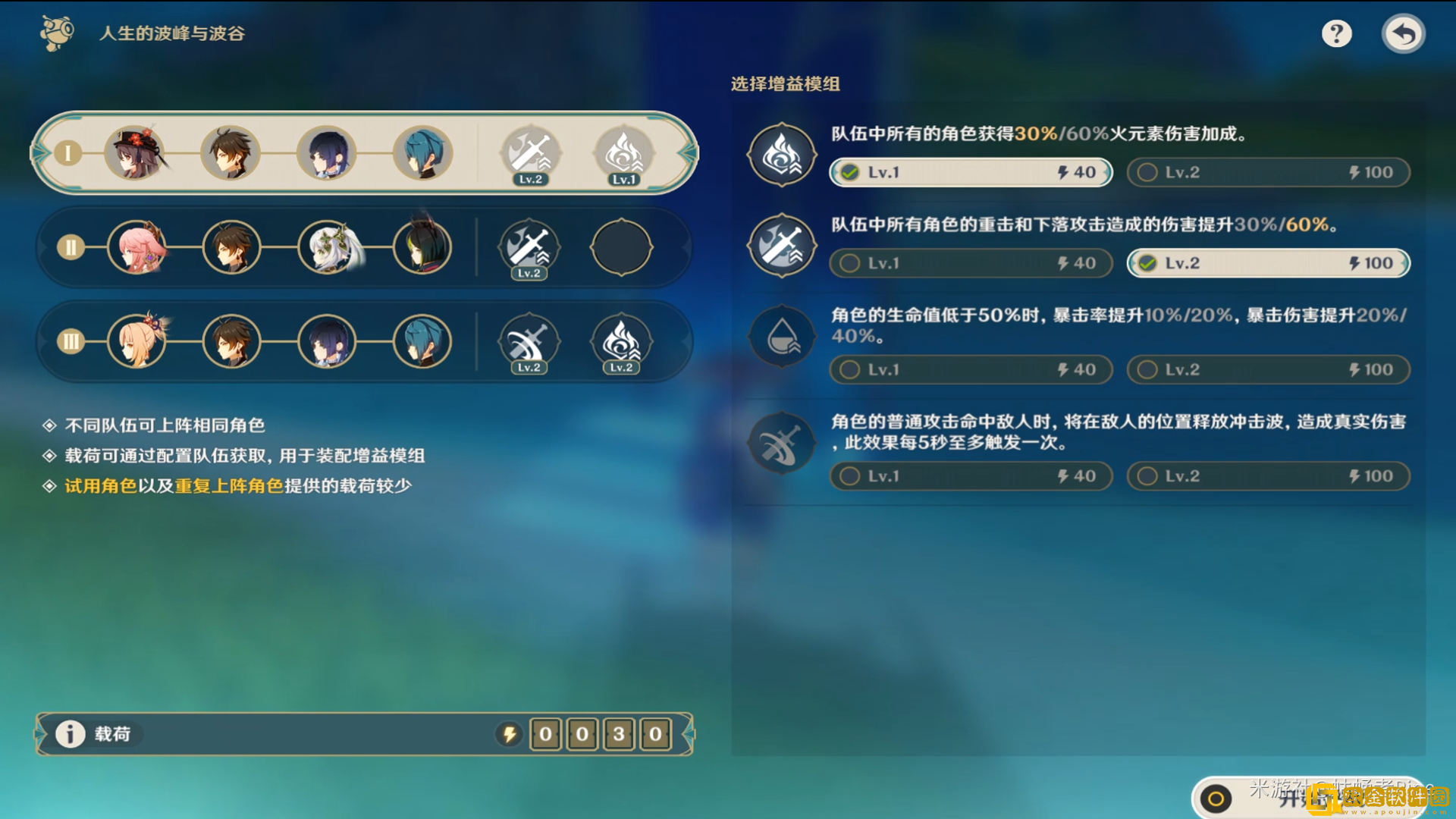The width and height of the screenshot is (1456, 819).
Task: Click the shockwave normal attack module icon
Action: [x=781, y=443]
